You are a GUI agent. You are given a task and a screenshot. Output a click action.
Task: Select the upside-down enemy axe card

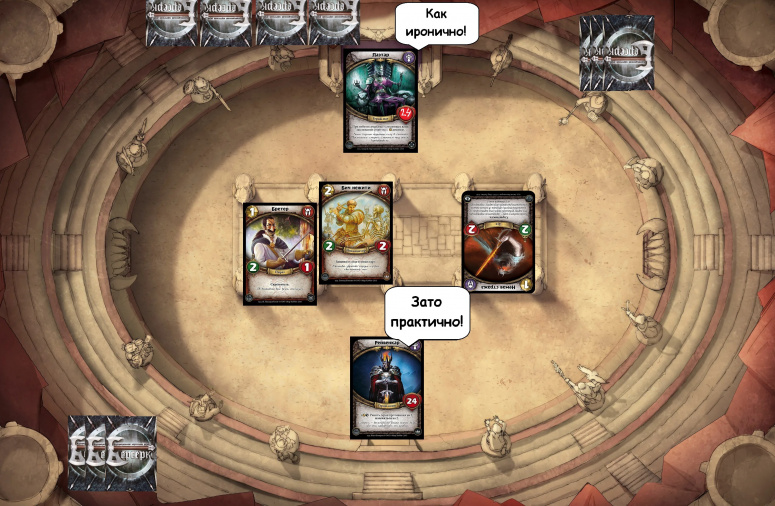click(498, 242)
